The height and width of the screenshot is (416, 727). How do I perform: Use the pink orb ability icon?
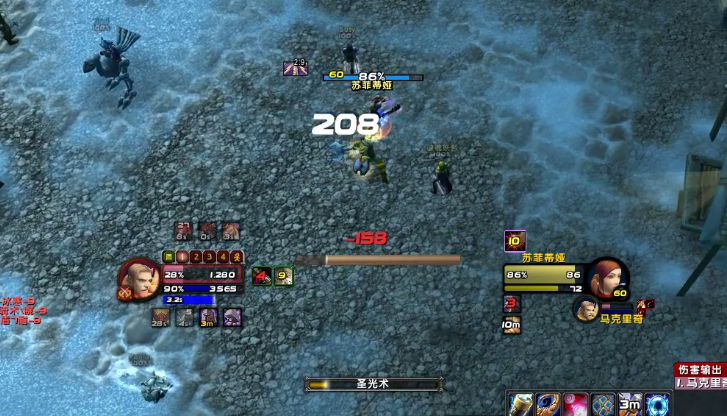[x=575, y=404]
